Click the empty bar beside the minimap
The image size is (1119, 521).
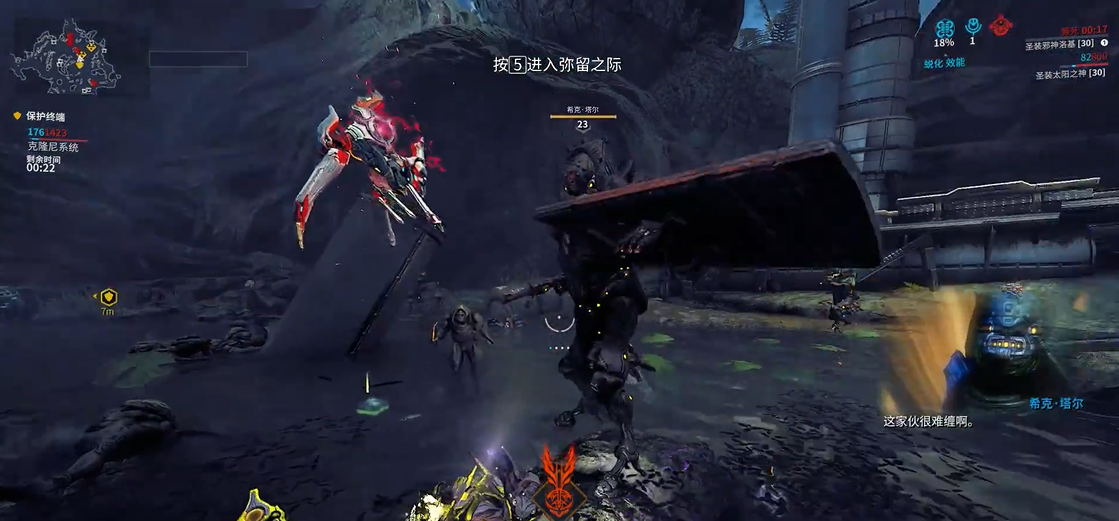198,59
